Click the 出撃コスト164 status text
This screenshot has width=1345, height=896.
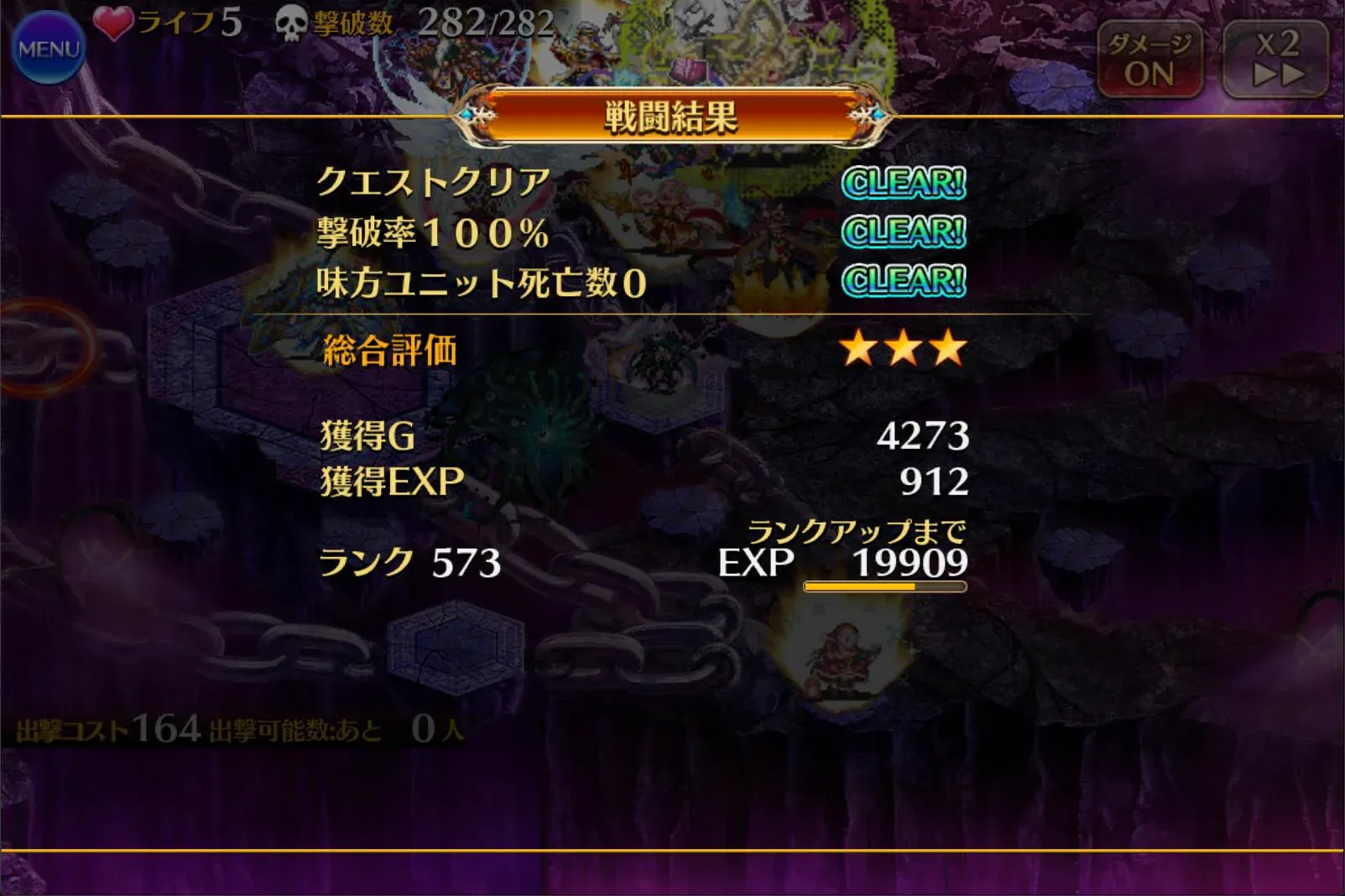coord(101,732)
